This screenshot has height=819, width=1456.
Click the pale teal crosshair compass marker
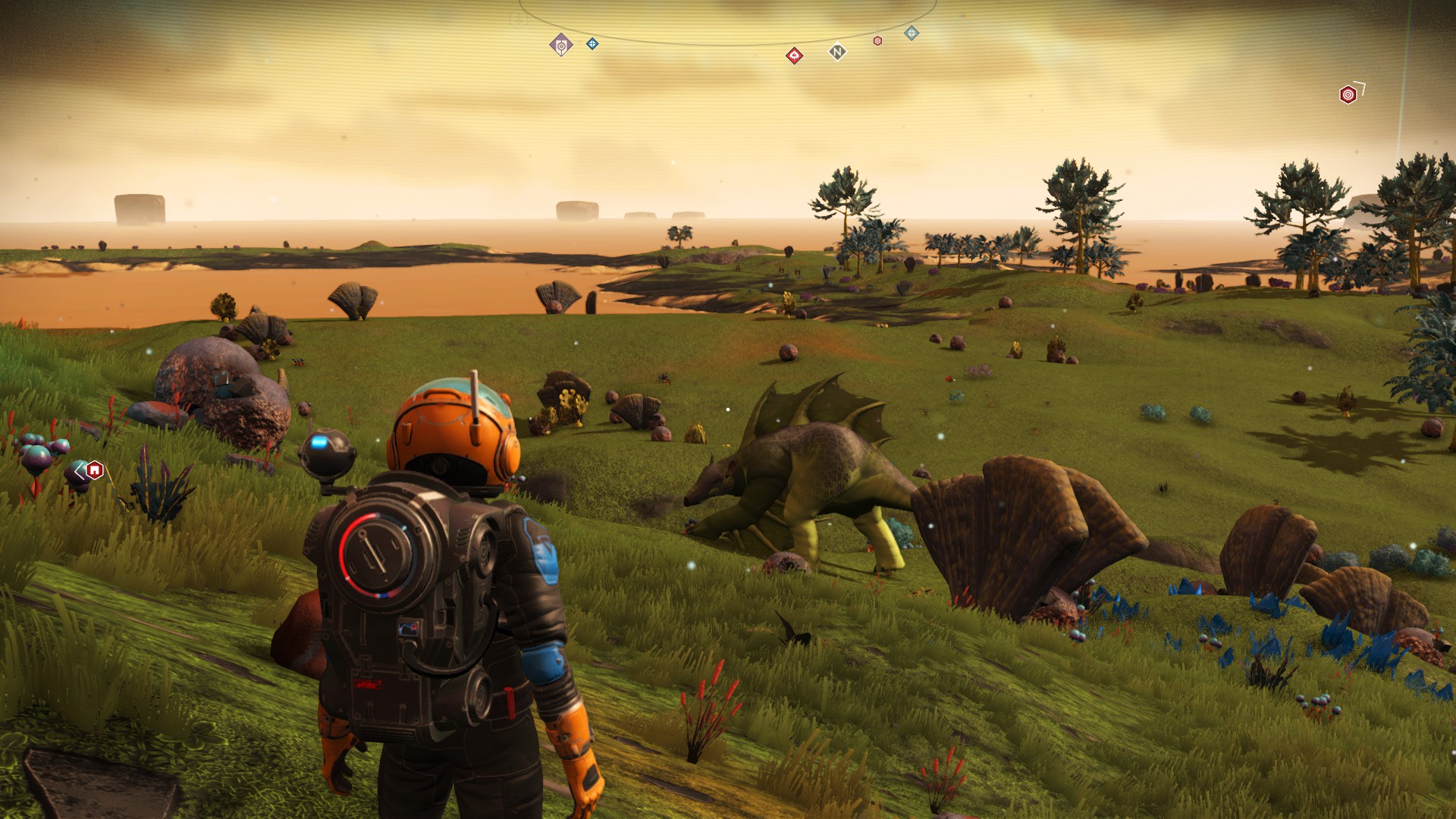(x=912, y=33)
